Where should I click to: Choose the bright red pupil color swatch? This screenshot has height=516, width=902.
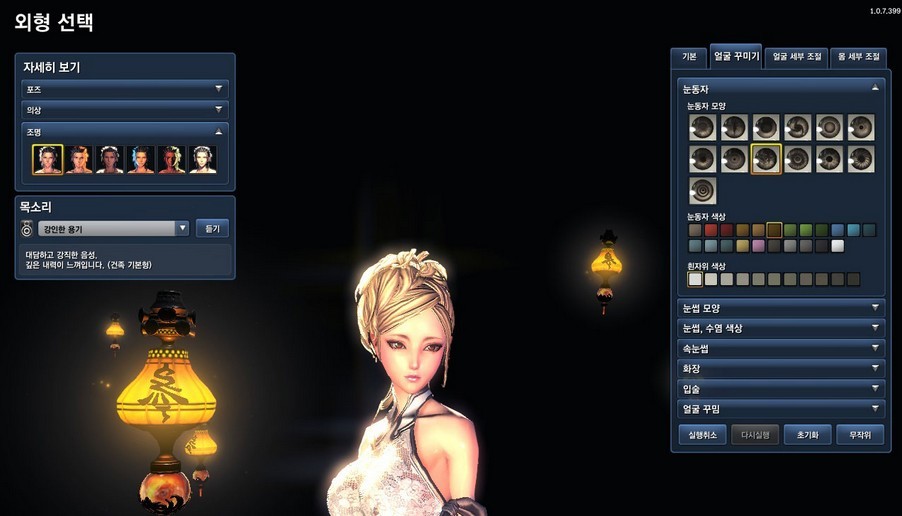[x=711, y=230]
